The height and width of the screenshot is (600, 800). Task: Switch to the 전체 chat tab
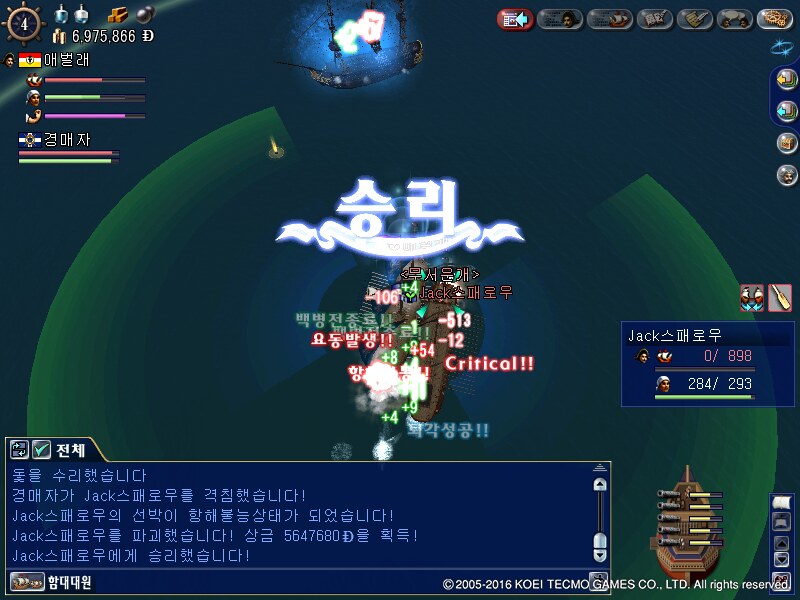click(70, 449)
